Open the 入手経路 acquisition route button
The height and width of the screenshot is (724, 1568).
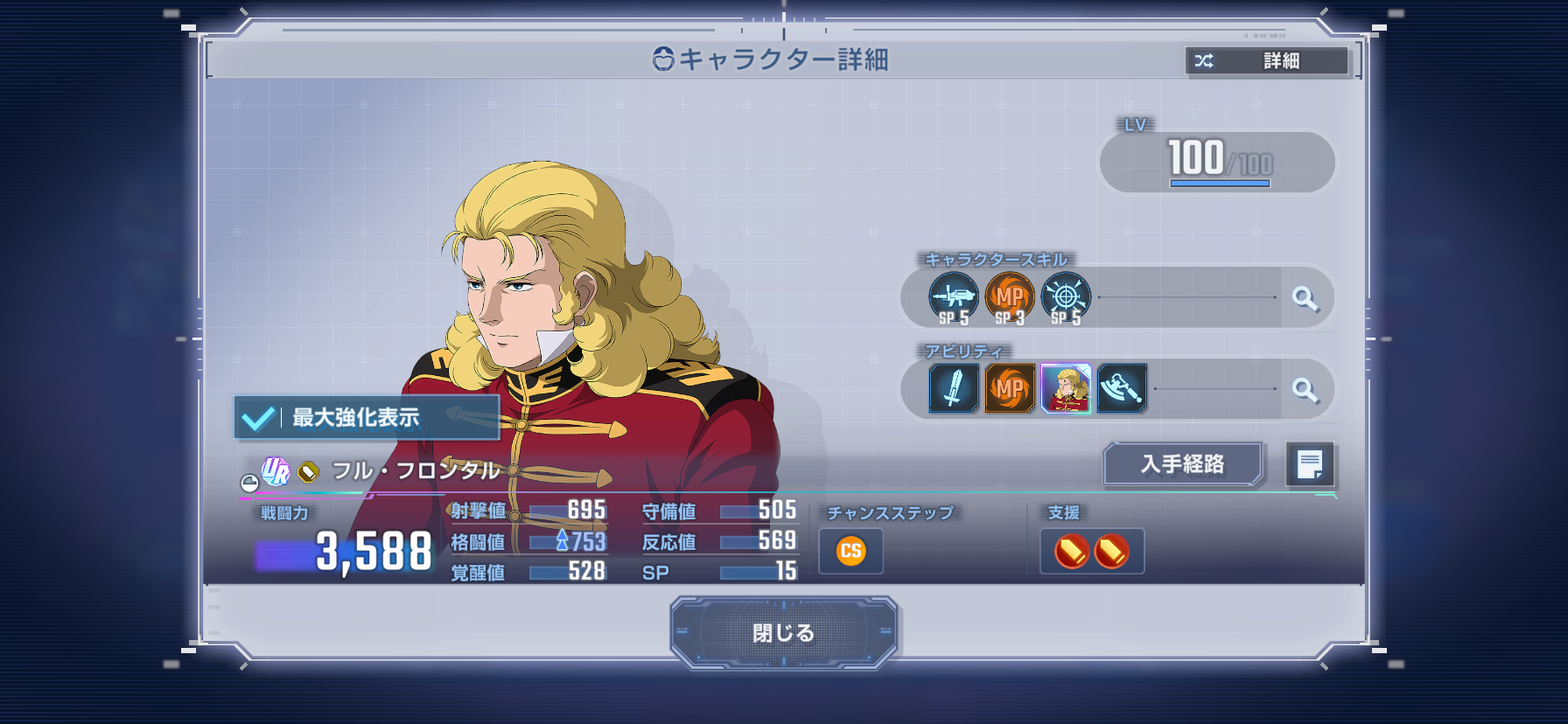(x=1182, y=463)
